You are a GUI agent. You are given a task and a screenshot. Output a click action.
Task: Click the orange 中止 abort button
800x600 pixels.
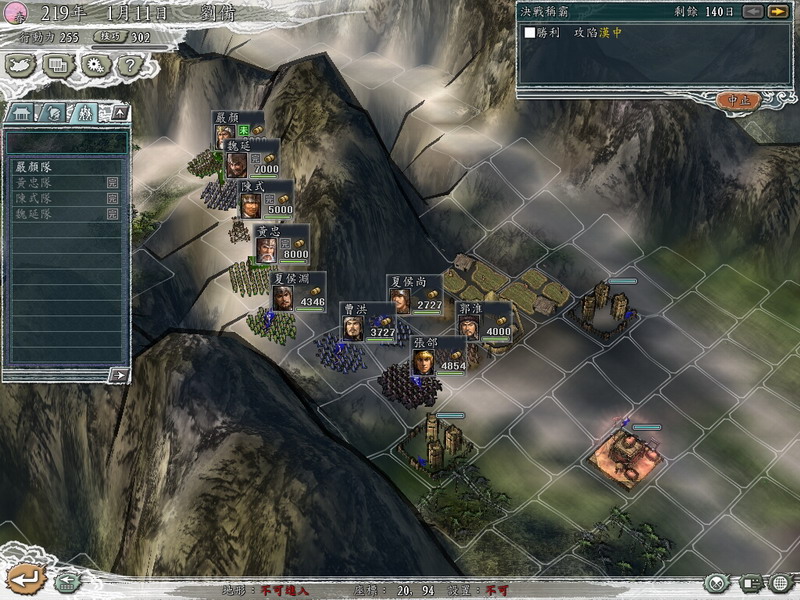(x=738, y=100)
